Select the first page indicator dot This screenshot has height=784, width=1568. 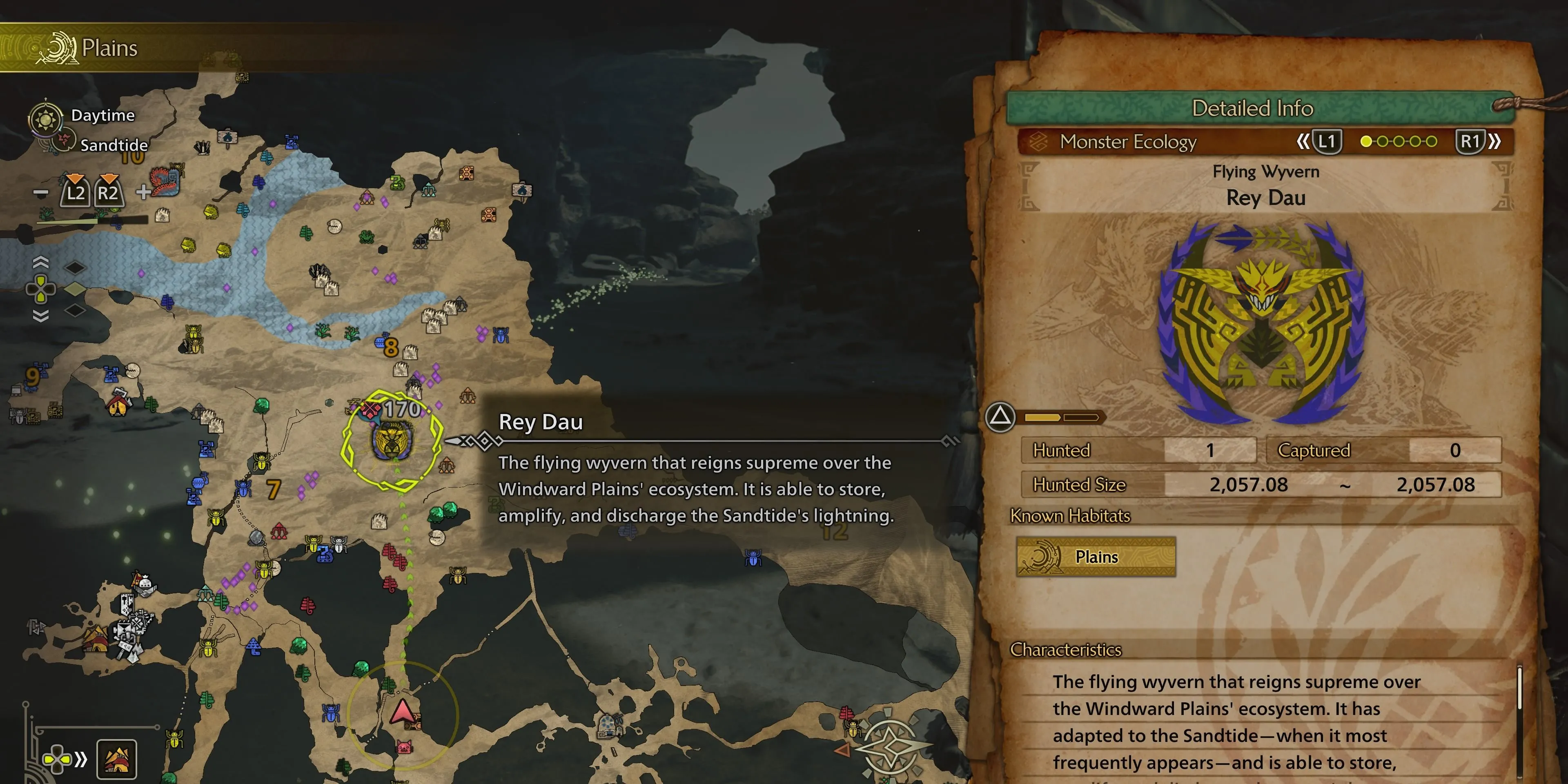click(x=1366, y=142)
